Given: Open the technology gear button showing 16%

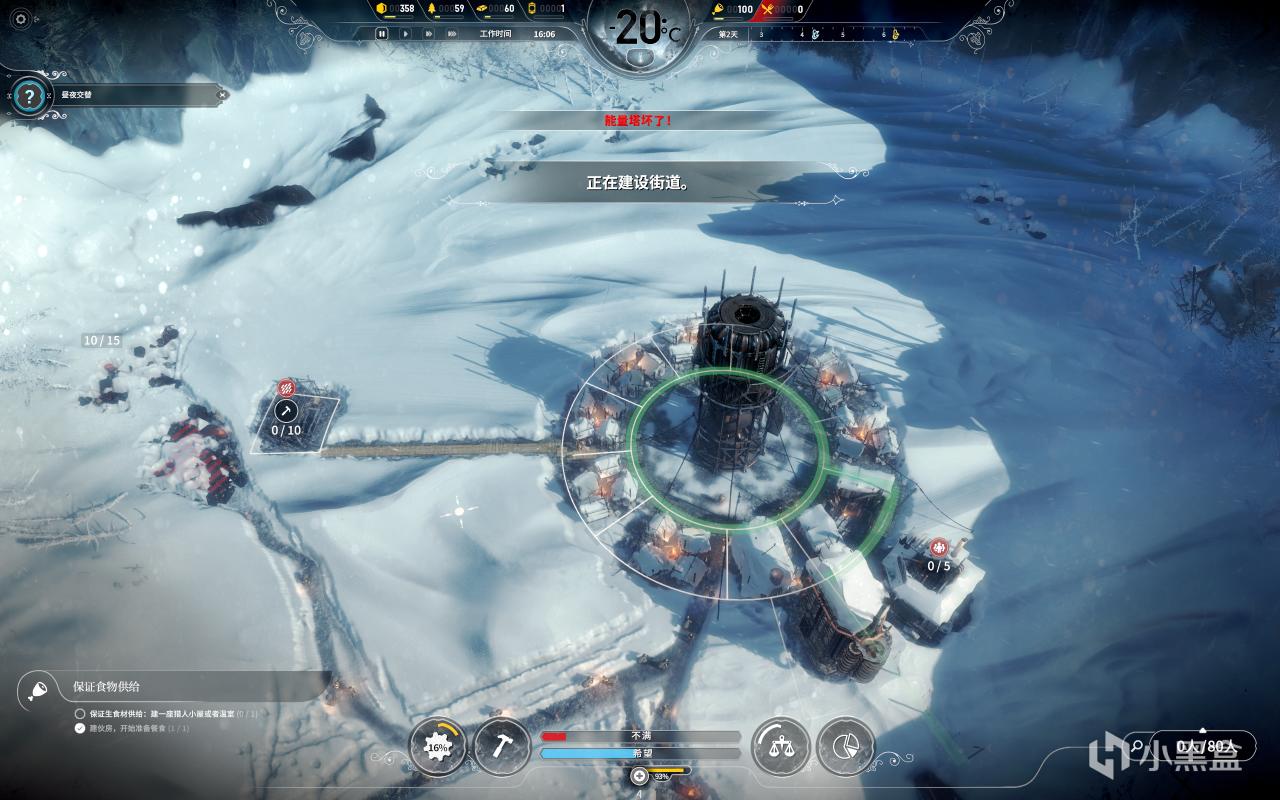Looking at the screenshot, I should 437,746.
